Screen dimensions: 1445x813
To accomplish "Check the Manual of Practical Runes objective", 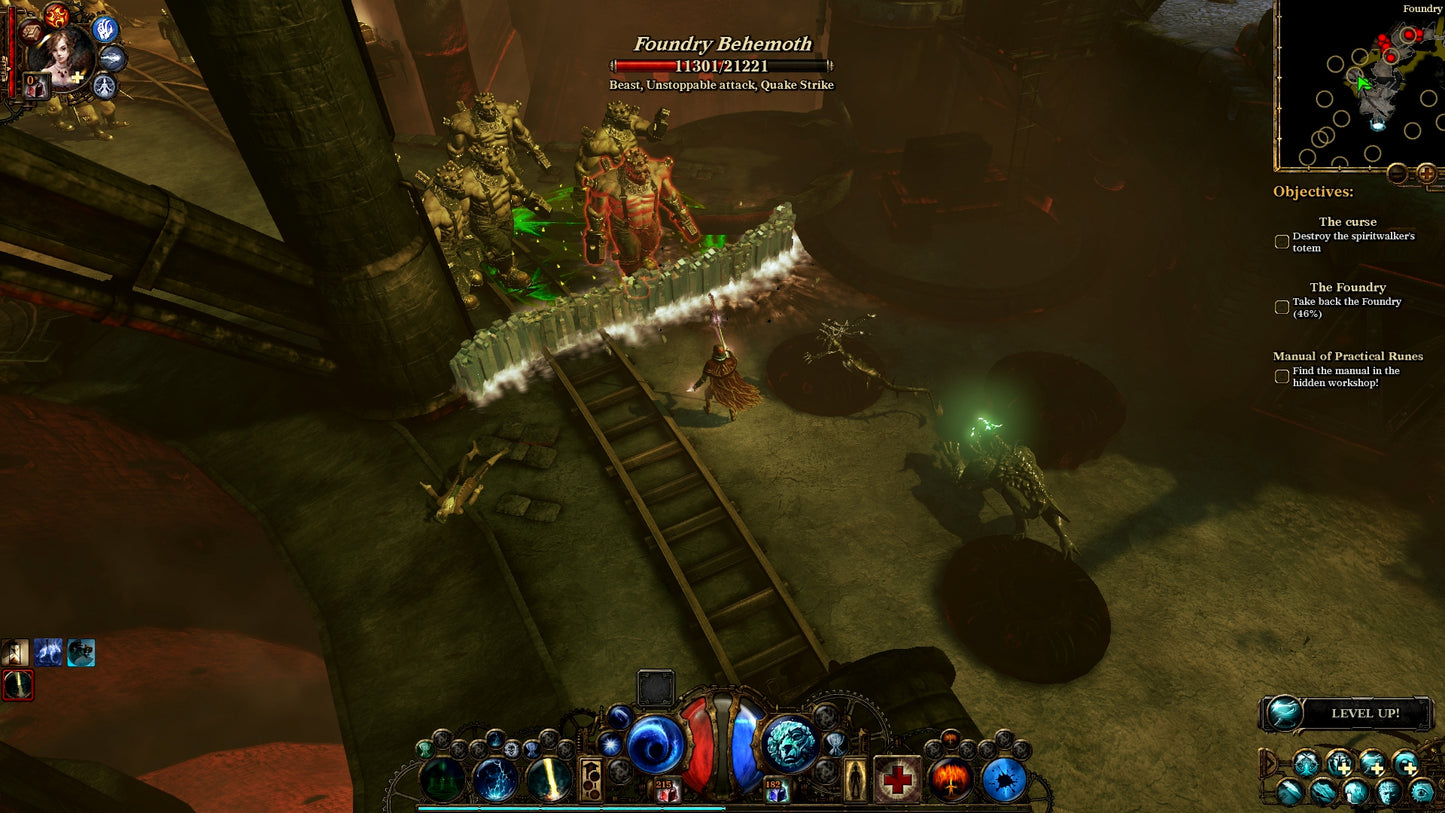I will pos(1282,377).
